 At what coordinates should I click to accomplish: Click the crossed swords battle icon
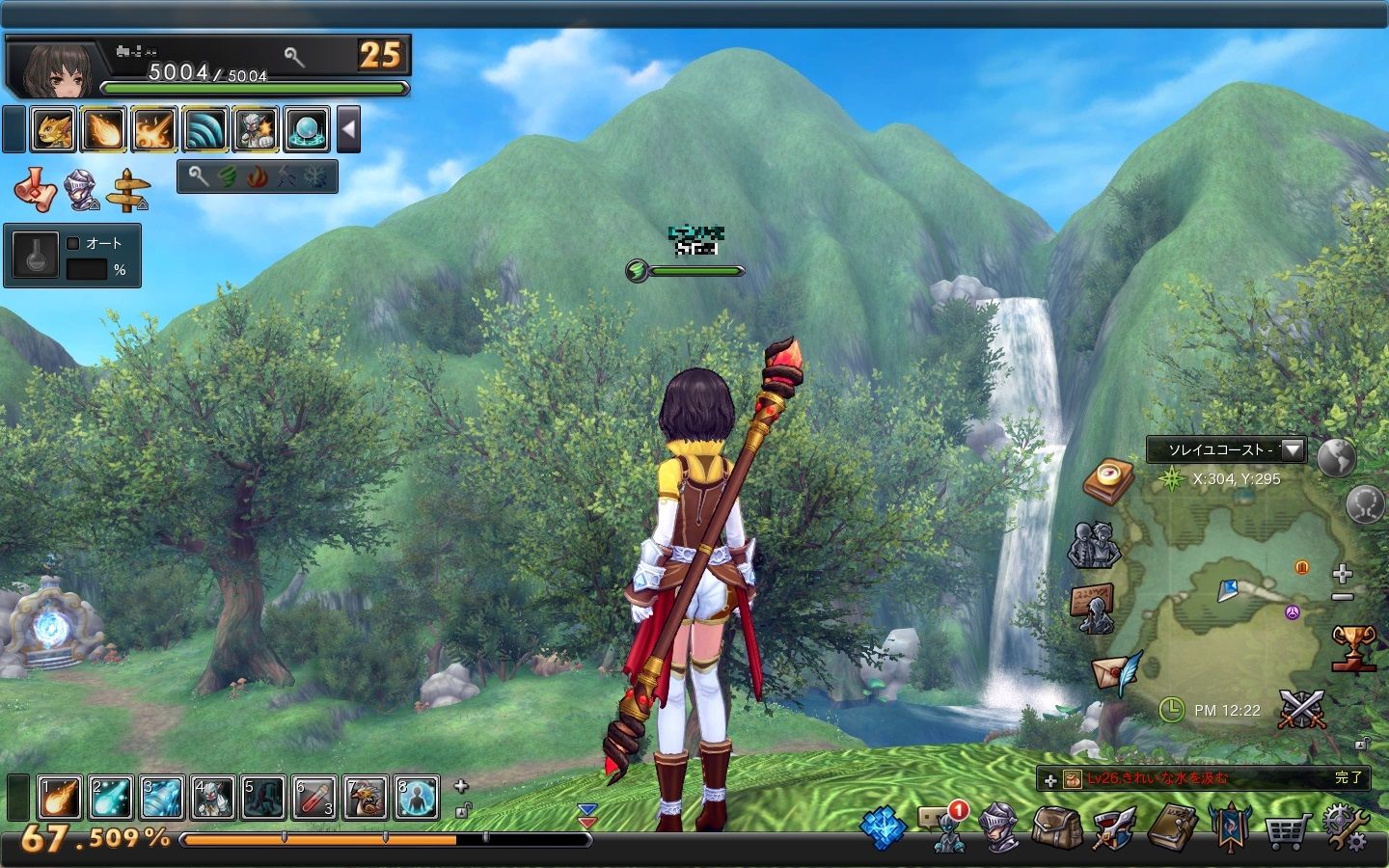tap(1302, 710)
